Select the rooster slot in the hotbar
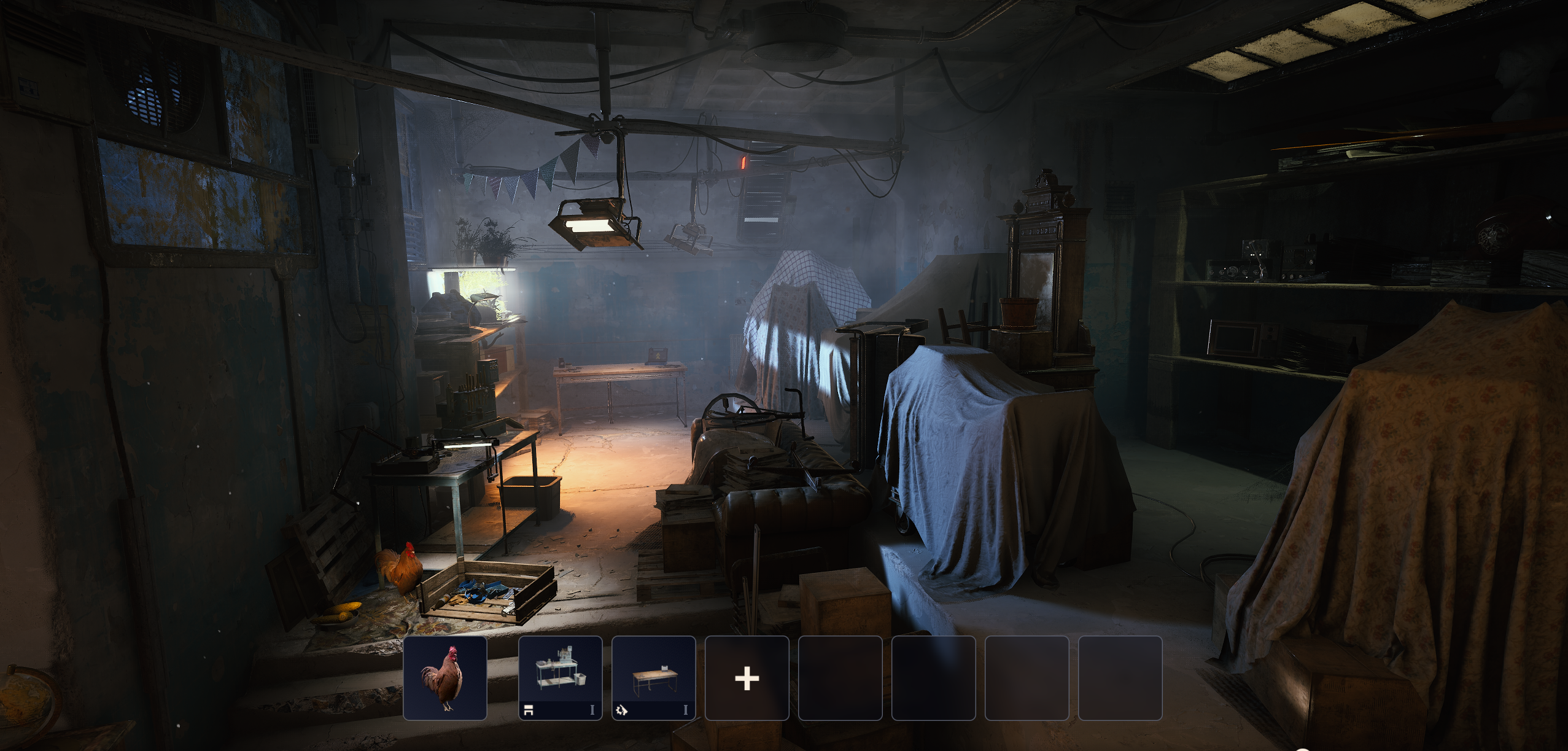The image size is (1568, 751). (444, 678)
